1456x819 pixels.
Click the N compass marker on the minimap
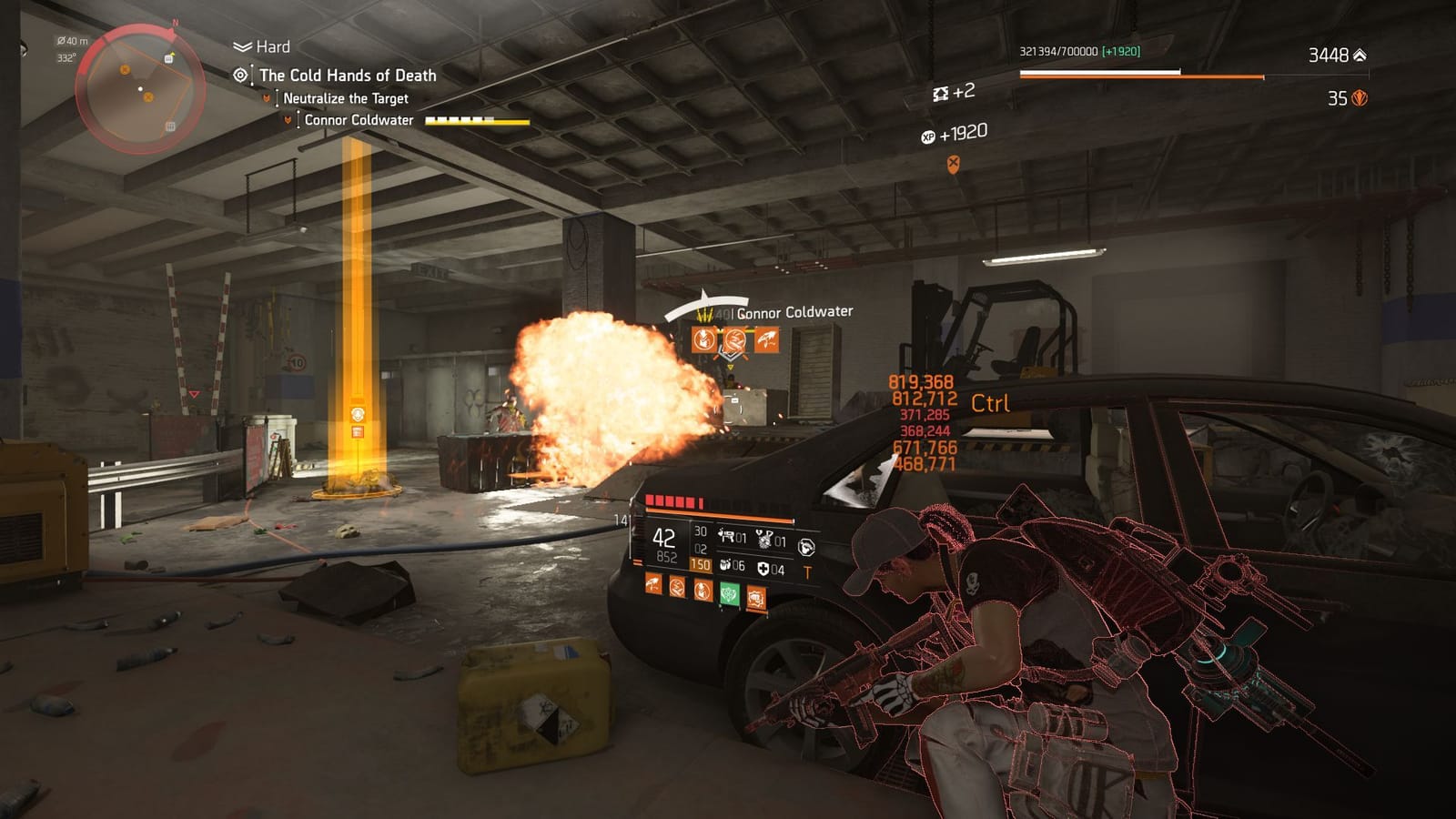(175, 23)
